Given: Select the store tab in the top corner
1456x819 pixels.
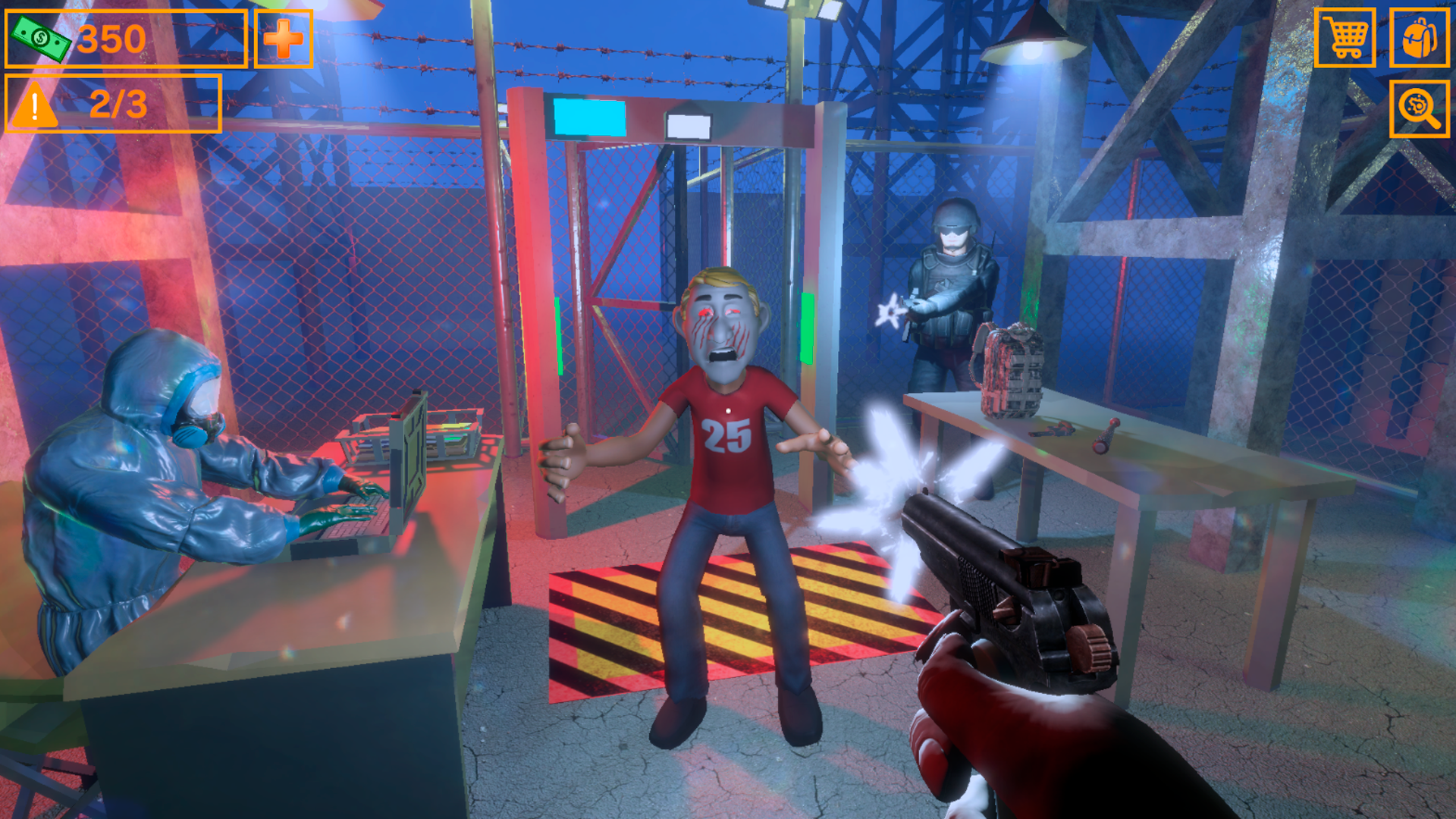Looking at the screenshot, I should pyautogui.click(x=1346, y=36).
